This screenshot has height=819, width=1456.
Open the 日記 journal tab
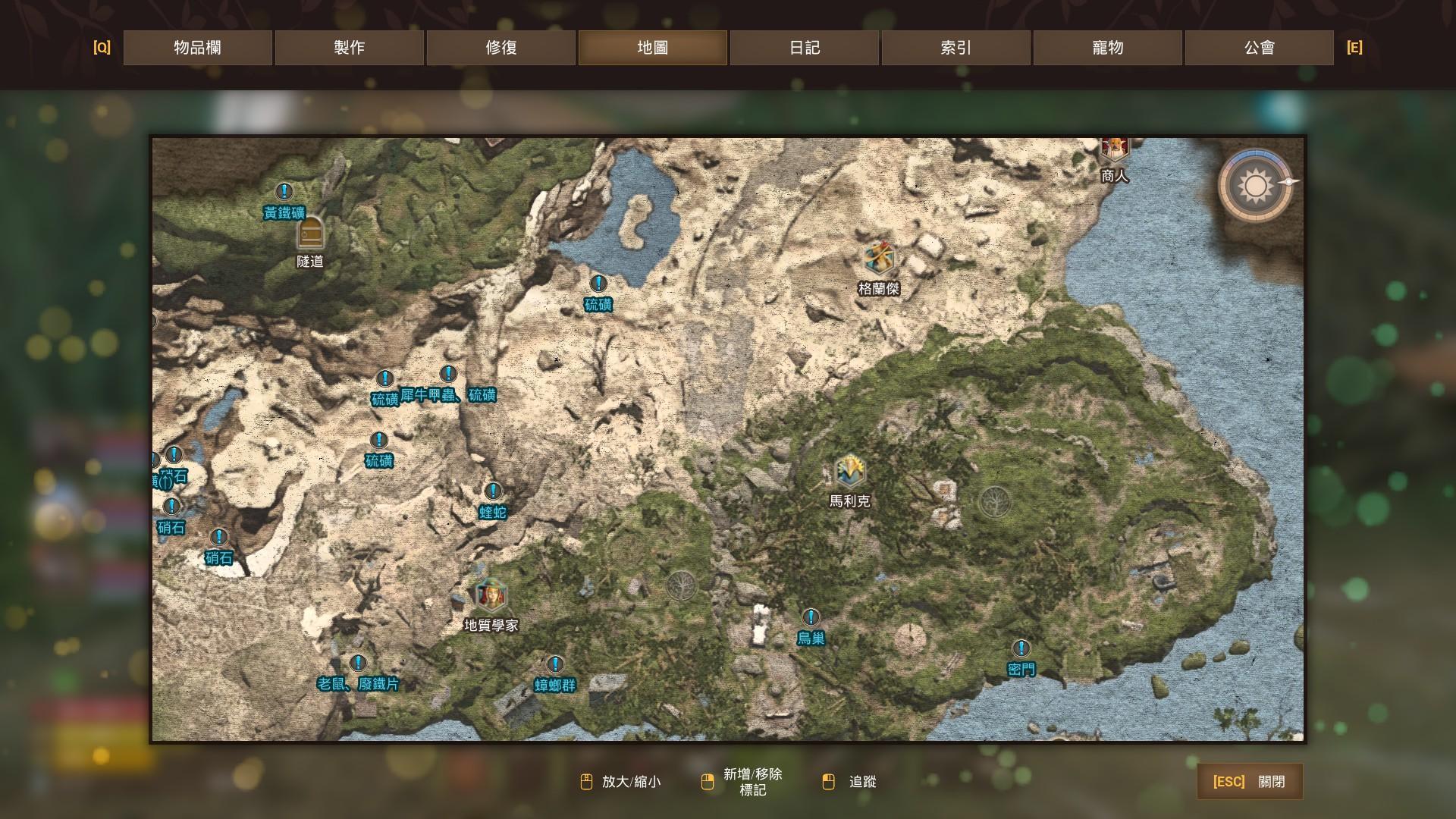804,48
